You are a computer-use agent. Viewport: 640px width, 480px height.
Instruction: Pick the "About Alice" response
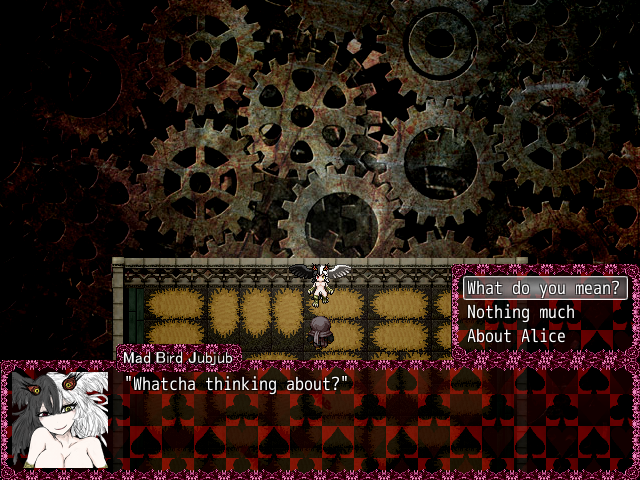(x=516, y=337)
